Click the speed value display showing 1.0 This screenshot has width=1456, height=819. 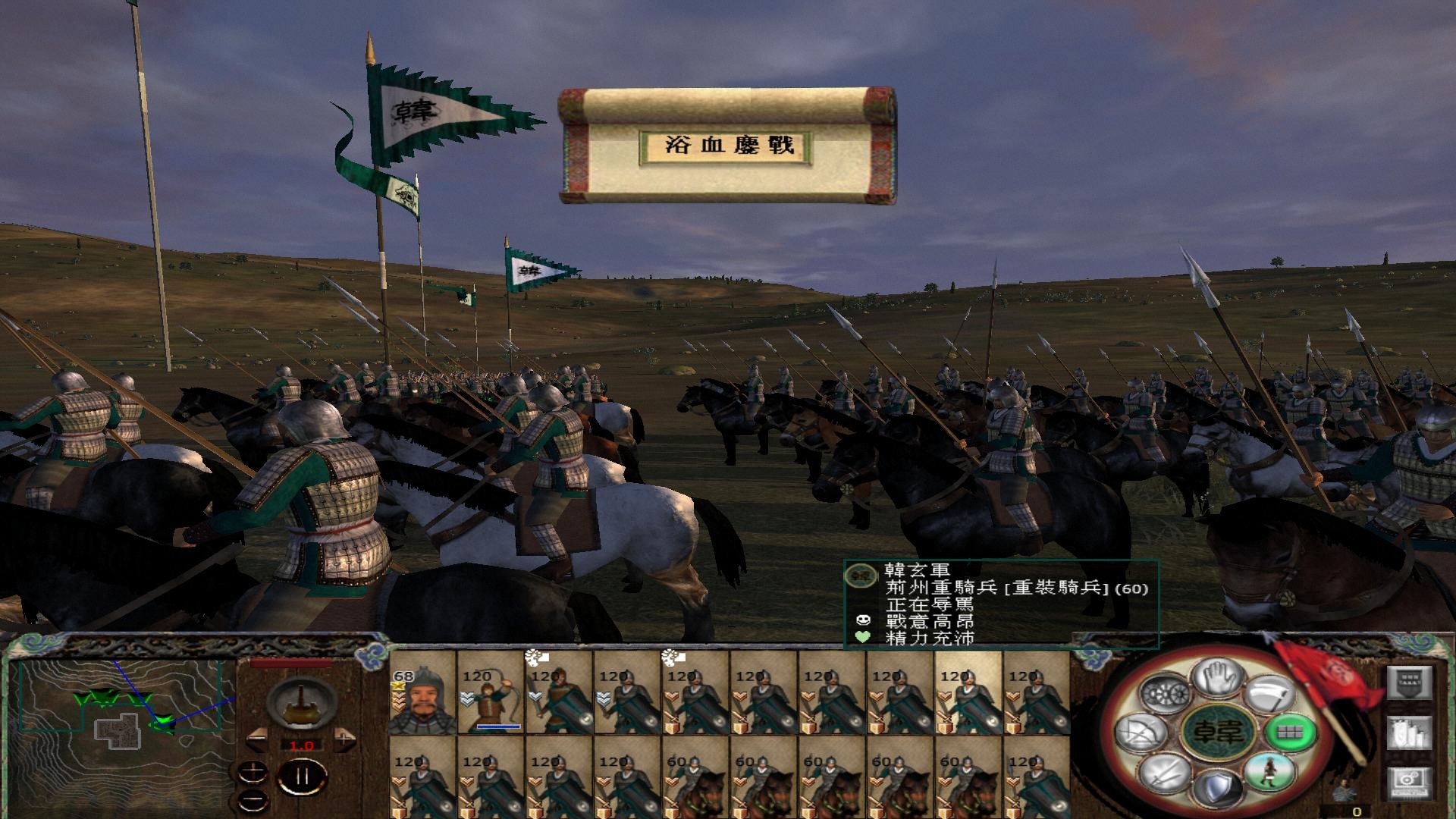pyautogui.click(x=302, y=745)
